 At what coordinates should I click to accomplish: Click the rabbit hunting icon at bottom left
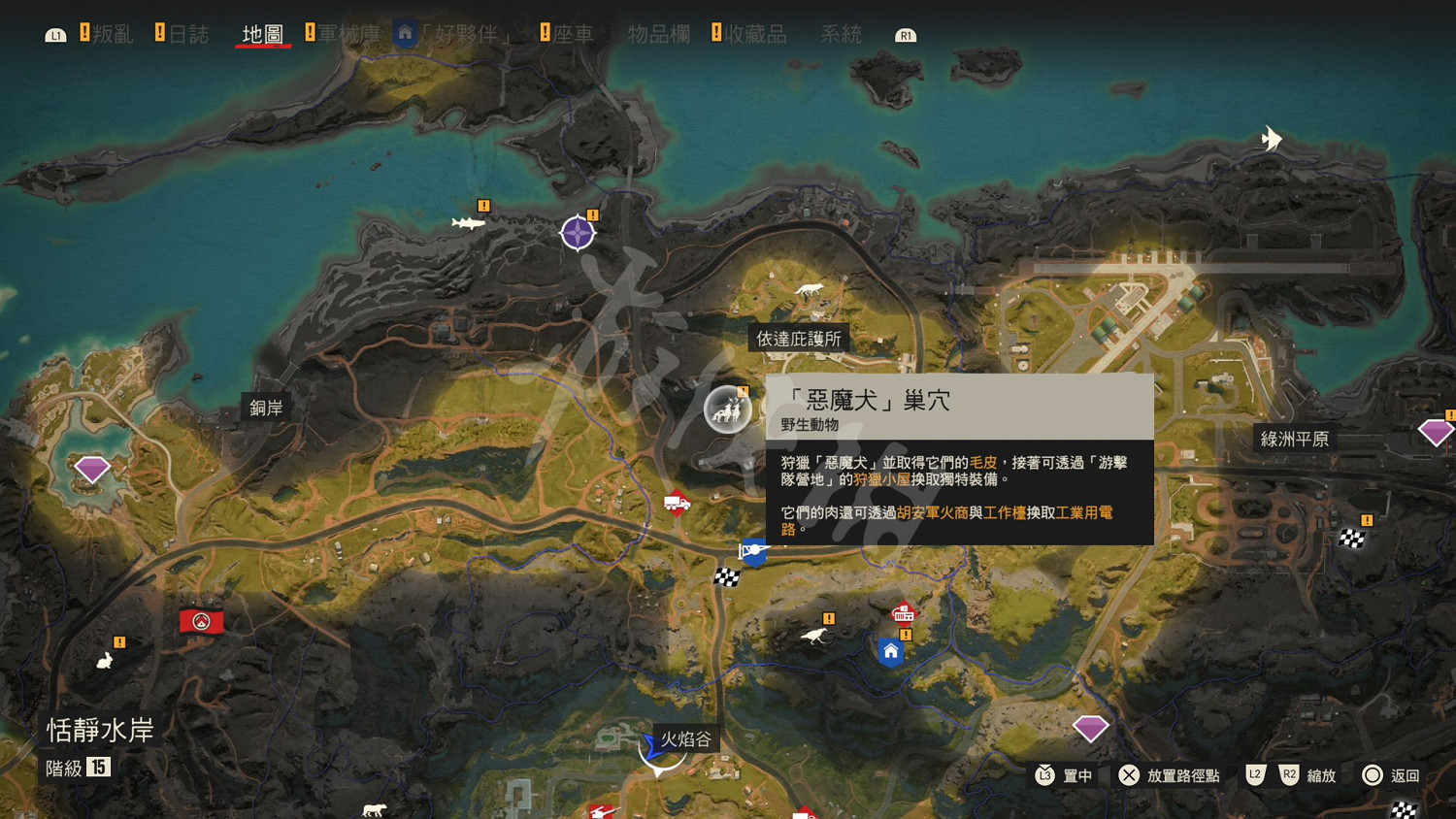click(103, 659)
